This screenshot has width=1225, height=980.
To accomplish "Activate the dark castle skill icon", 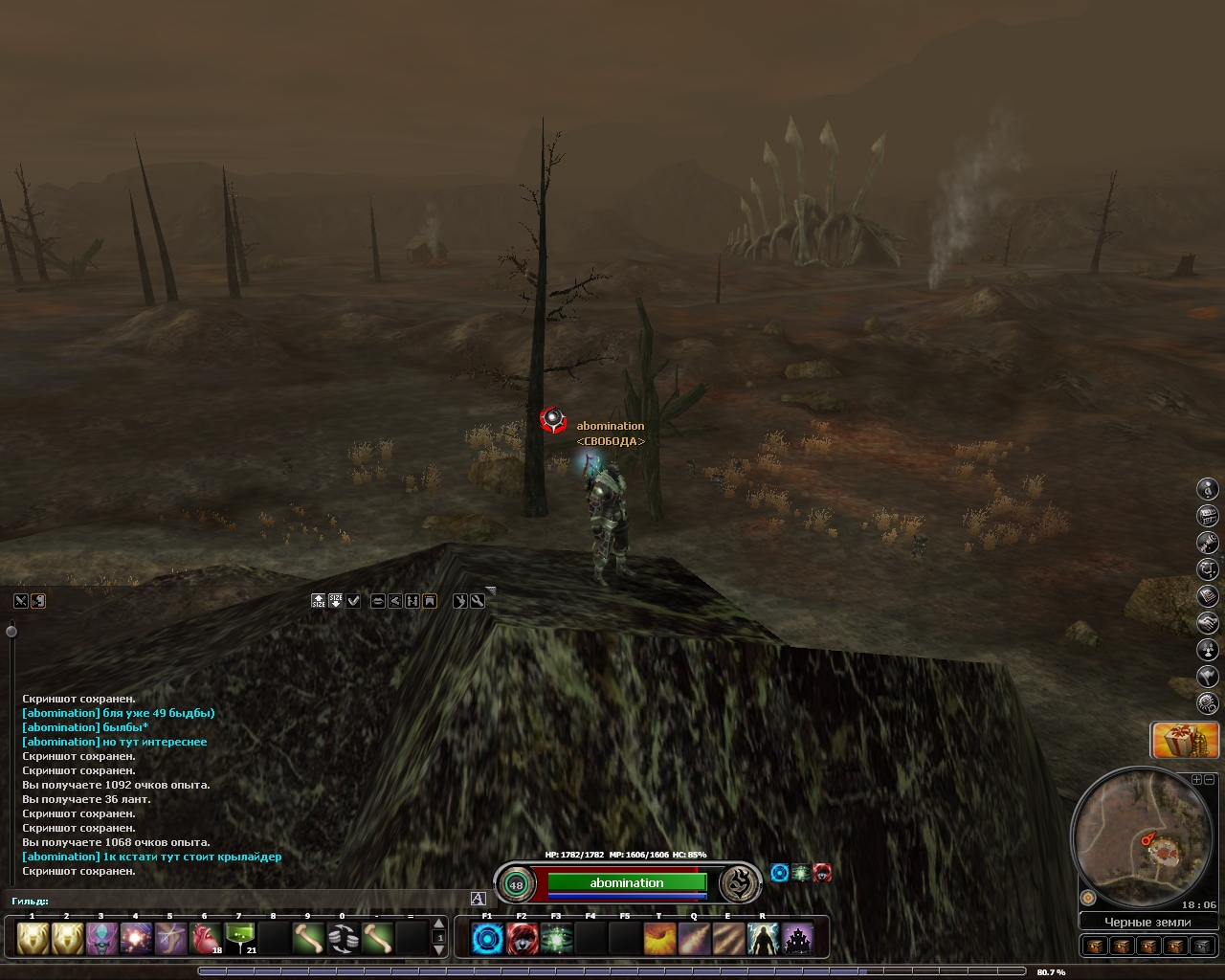I will tap(797, 938).
